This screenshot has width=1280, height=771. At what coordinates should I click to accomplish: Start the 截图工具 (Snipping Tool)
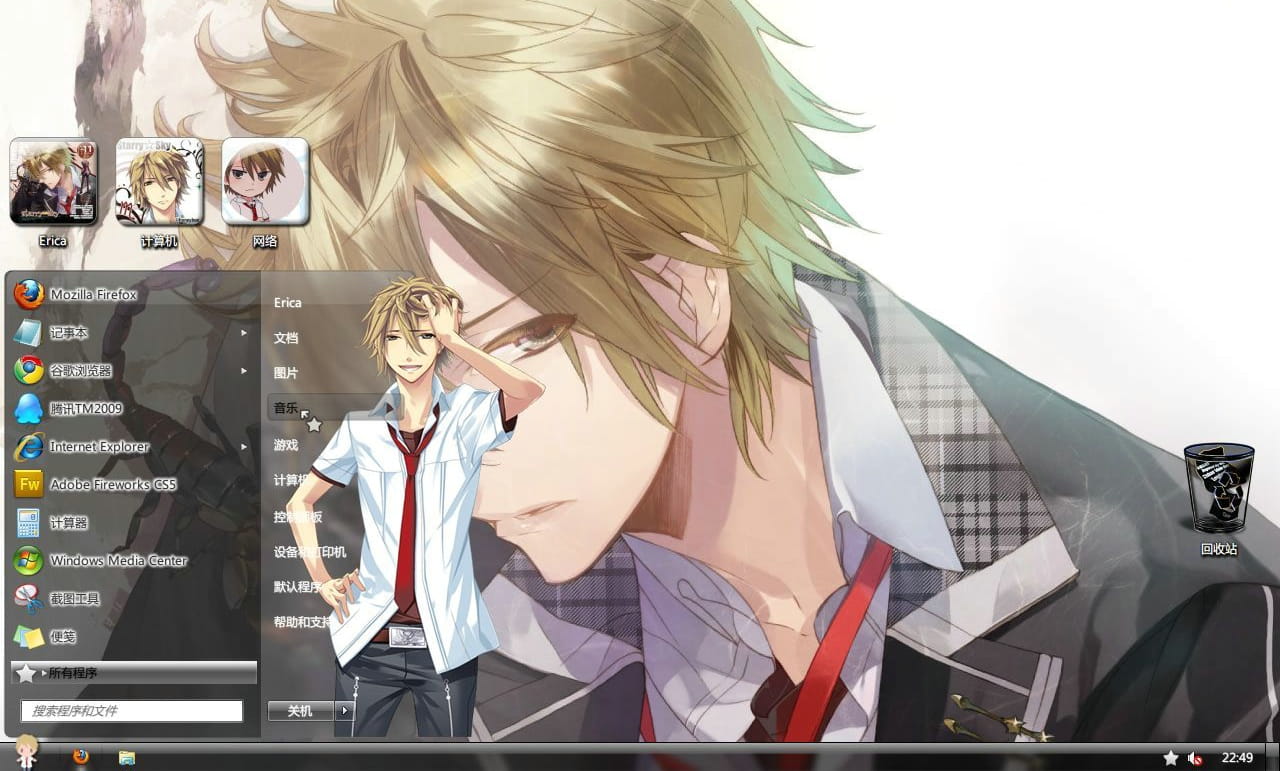point(73,598)
